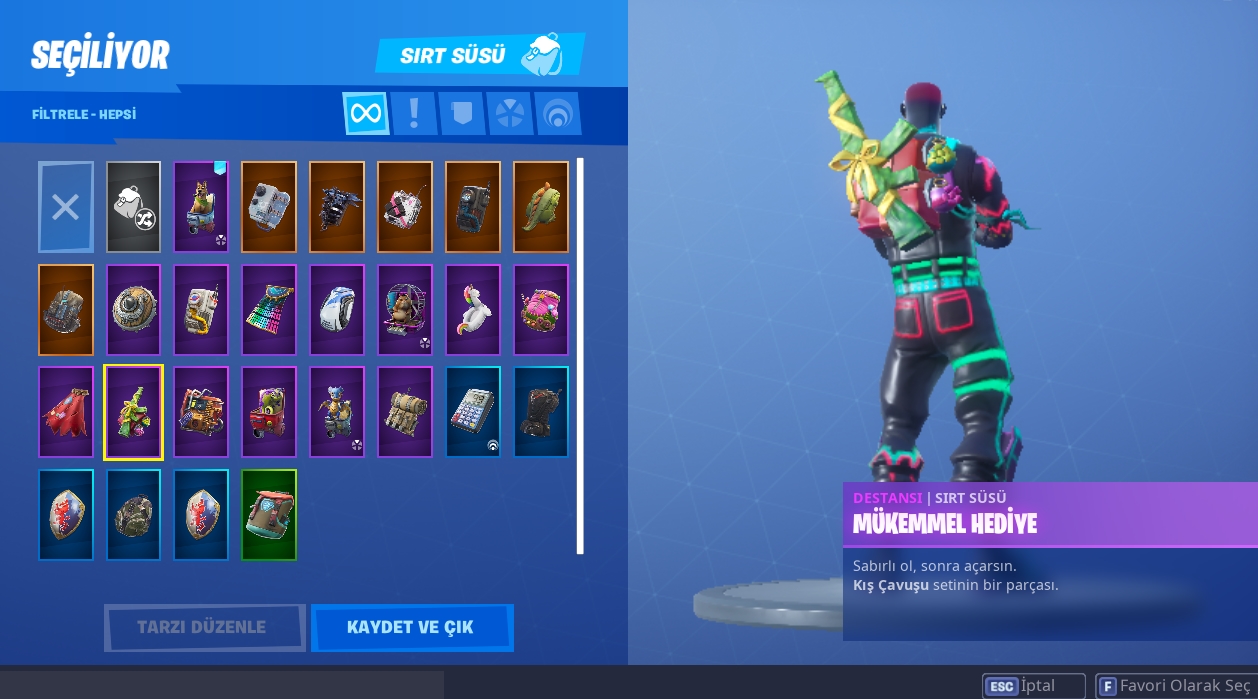Screen dimensions: 1258x699
Task: Select the rainbow unicorn floatie back bling
Action: 473,310
